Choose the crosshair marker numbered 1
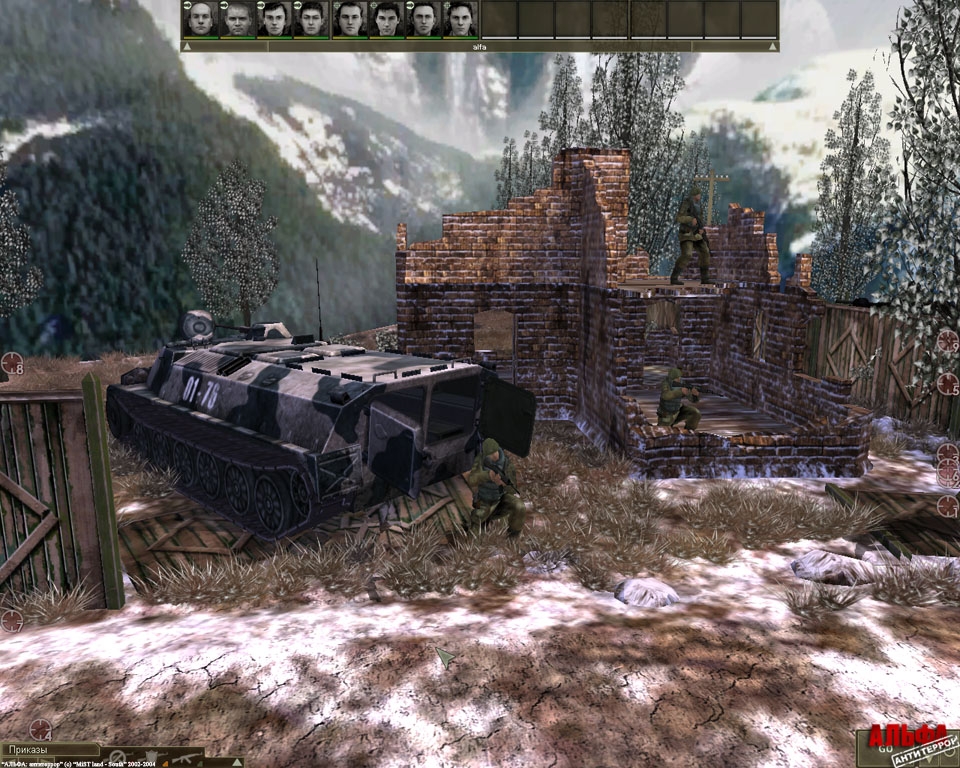 (x=947, y=506)
